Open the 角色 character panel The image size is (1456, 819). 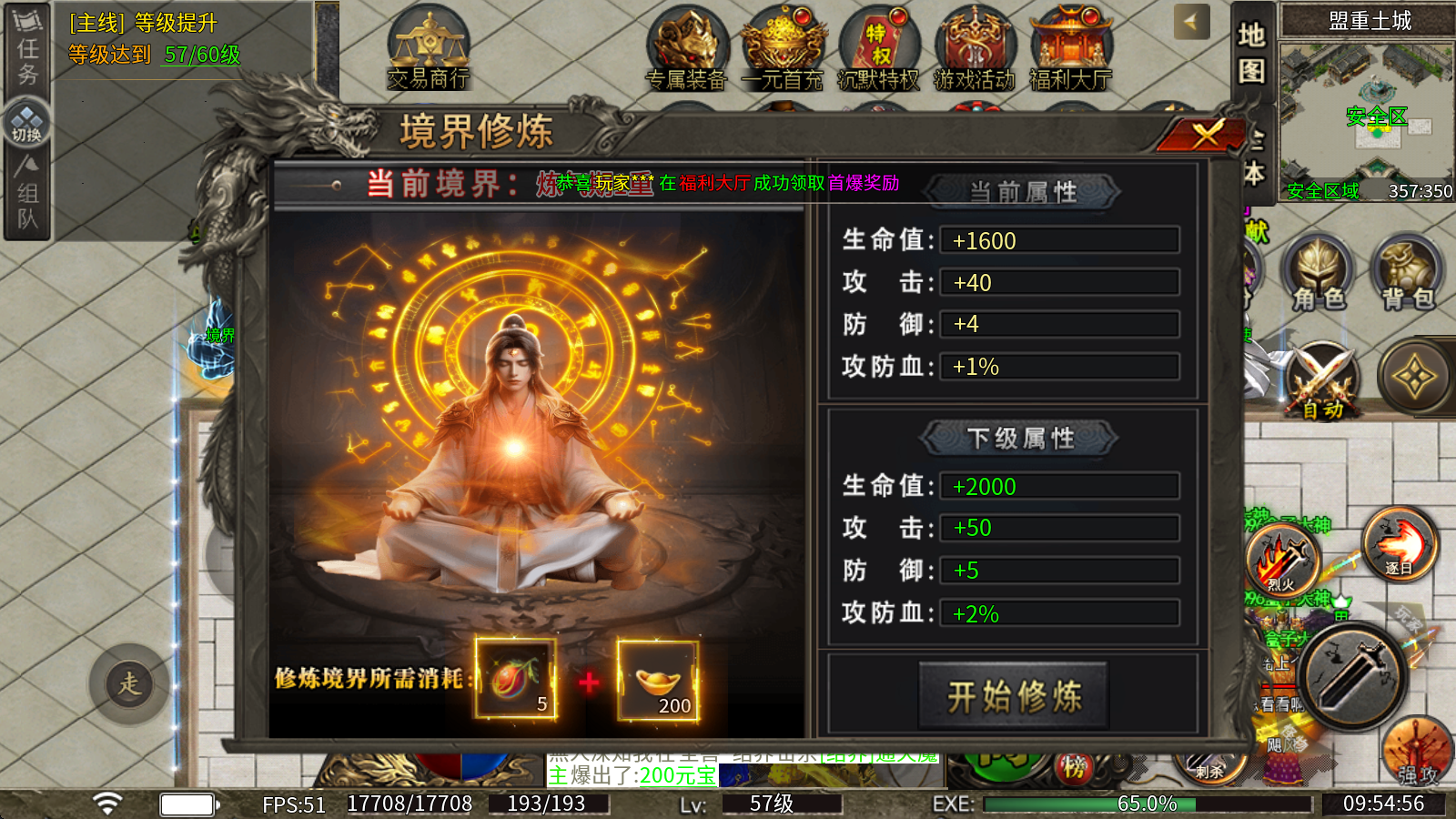coord(1317,273)
